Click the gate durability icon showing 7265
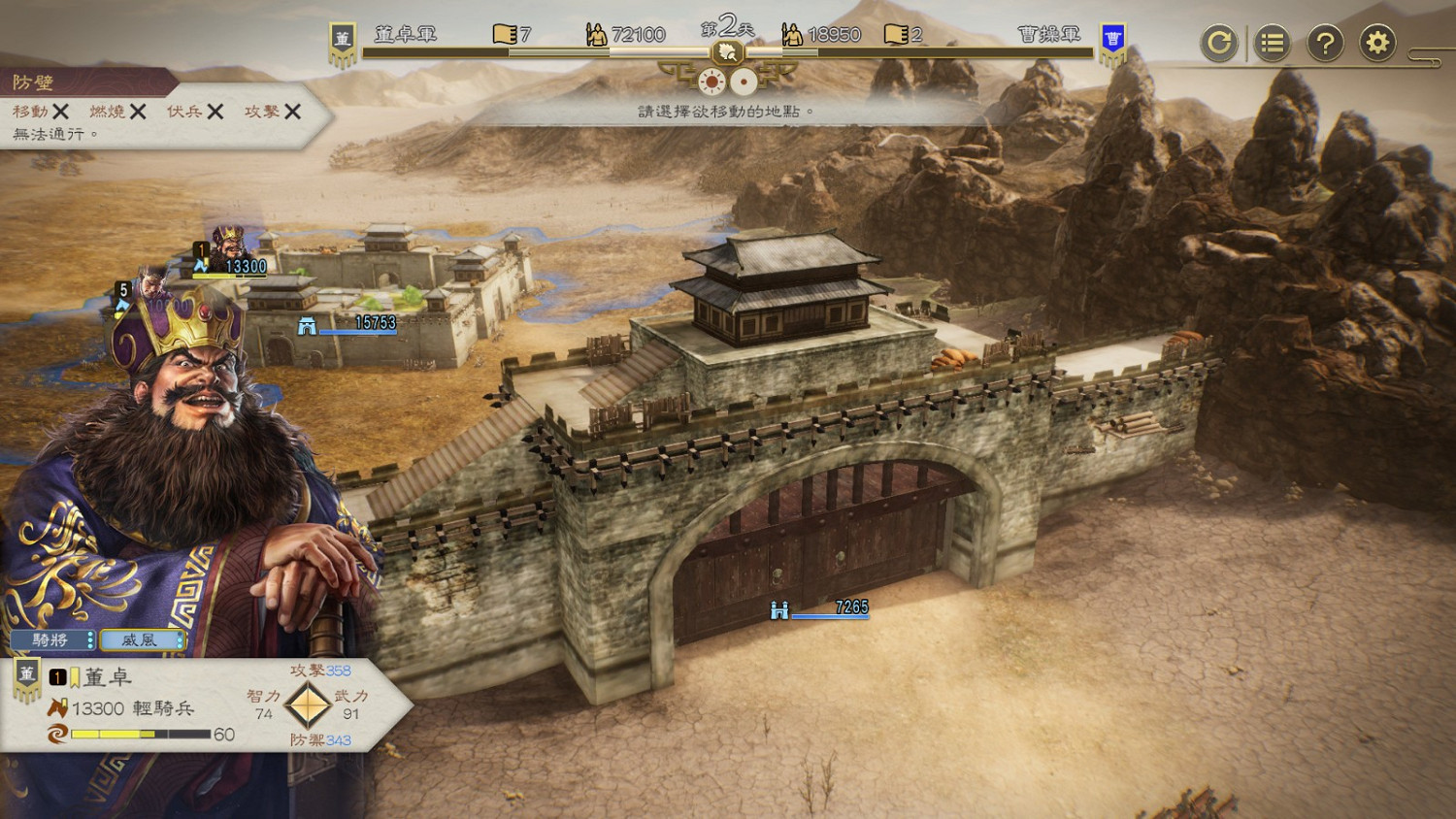Viewport: 1456px width, 819px height. point(778,610)
